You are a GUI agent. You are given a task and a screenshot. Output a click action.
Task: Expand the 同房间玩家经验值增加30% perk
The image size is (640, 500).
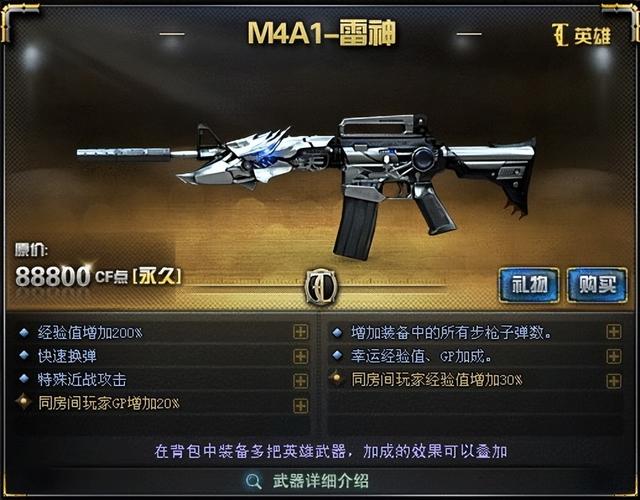613,380
